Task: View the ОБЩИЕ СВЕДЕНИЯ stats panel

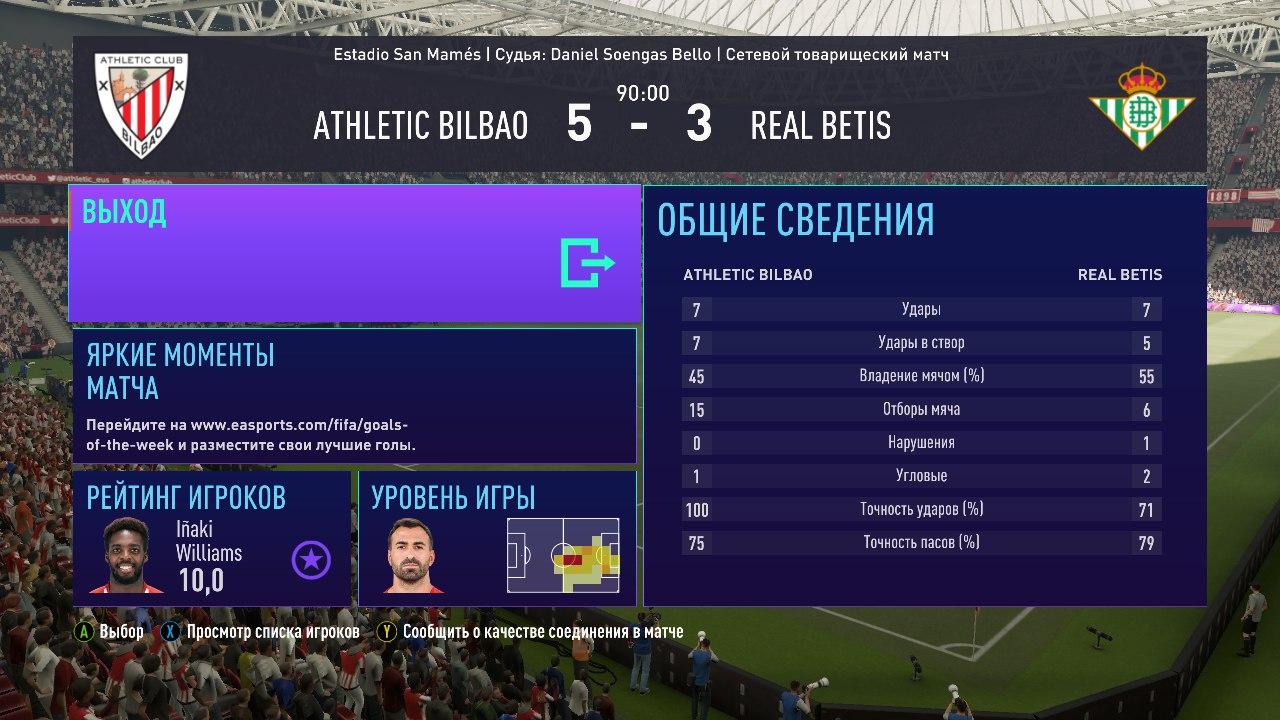Action: (x=924, y=396)
